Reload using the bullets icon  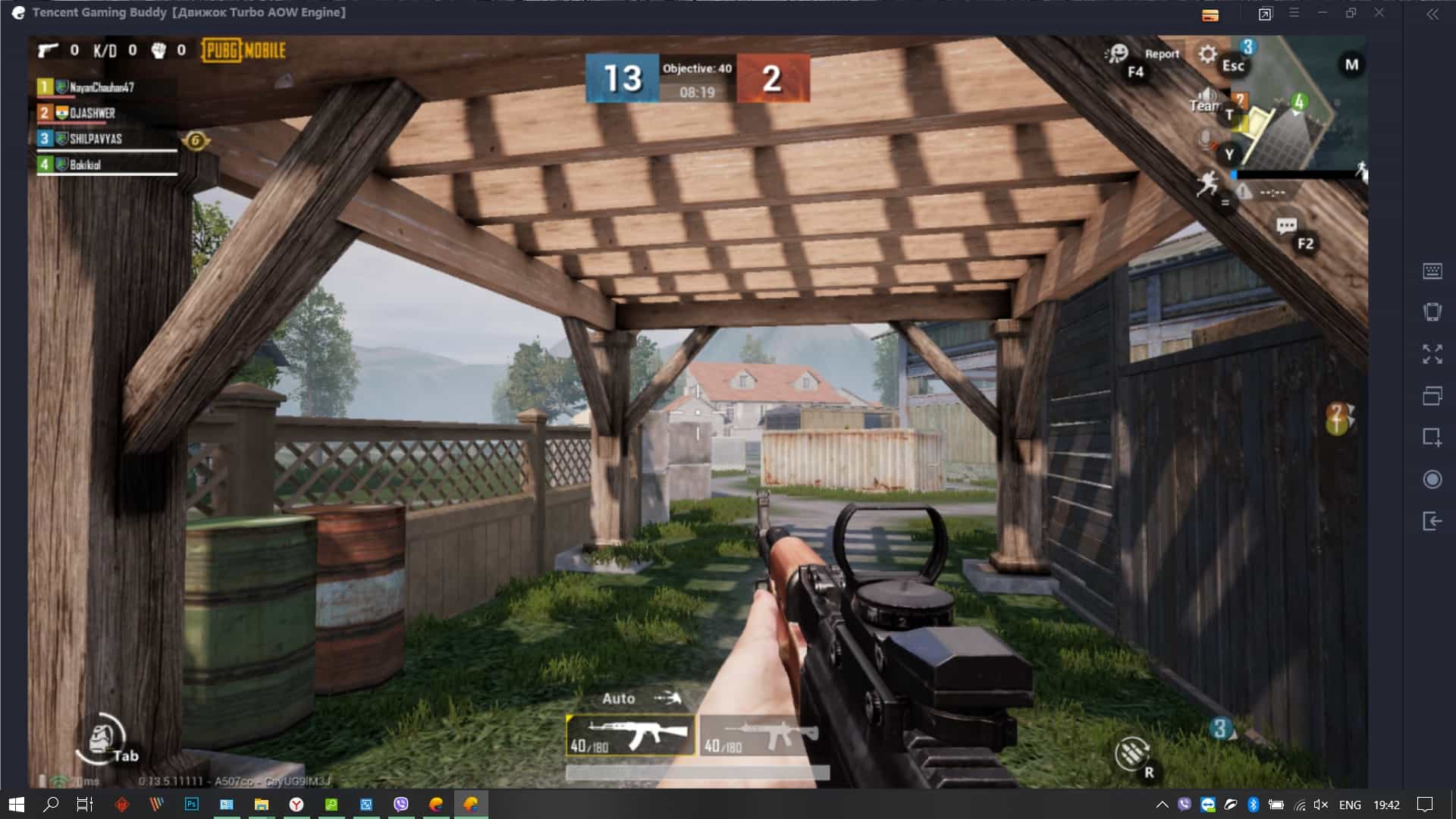[1131, 753]
